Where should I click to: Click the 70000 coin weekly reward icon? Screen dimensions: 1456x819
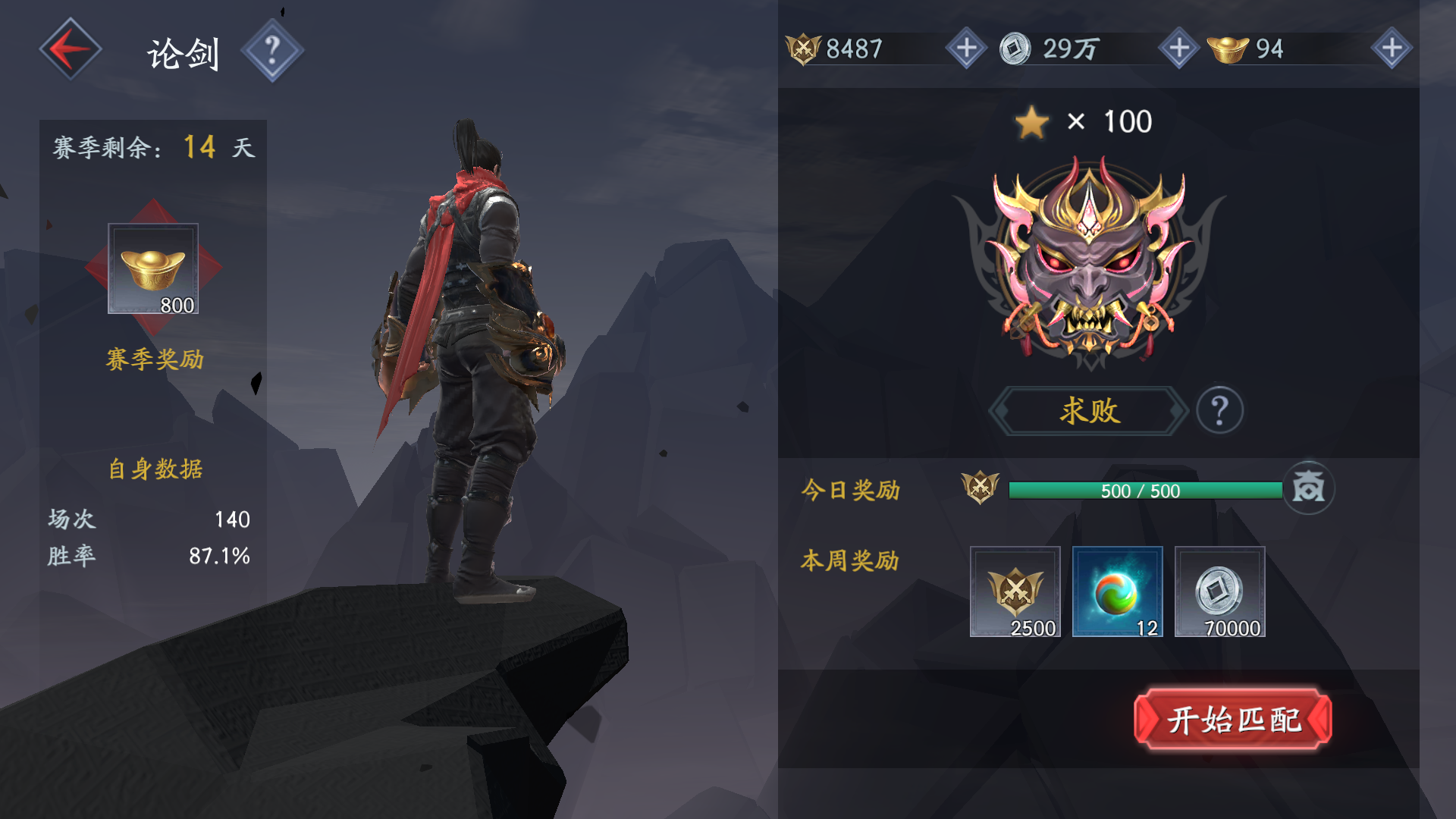(1219, 591)
